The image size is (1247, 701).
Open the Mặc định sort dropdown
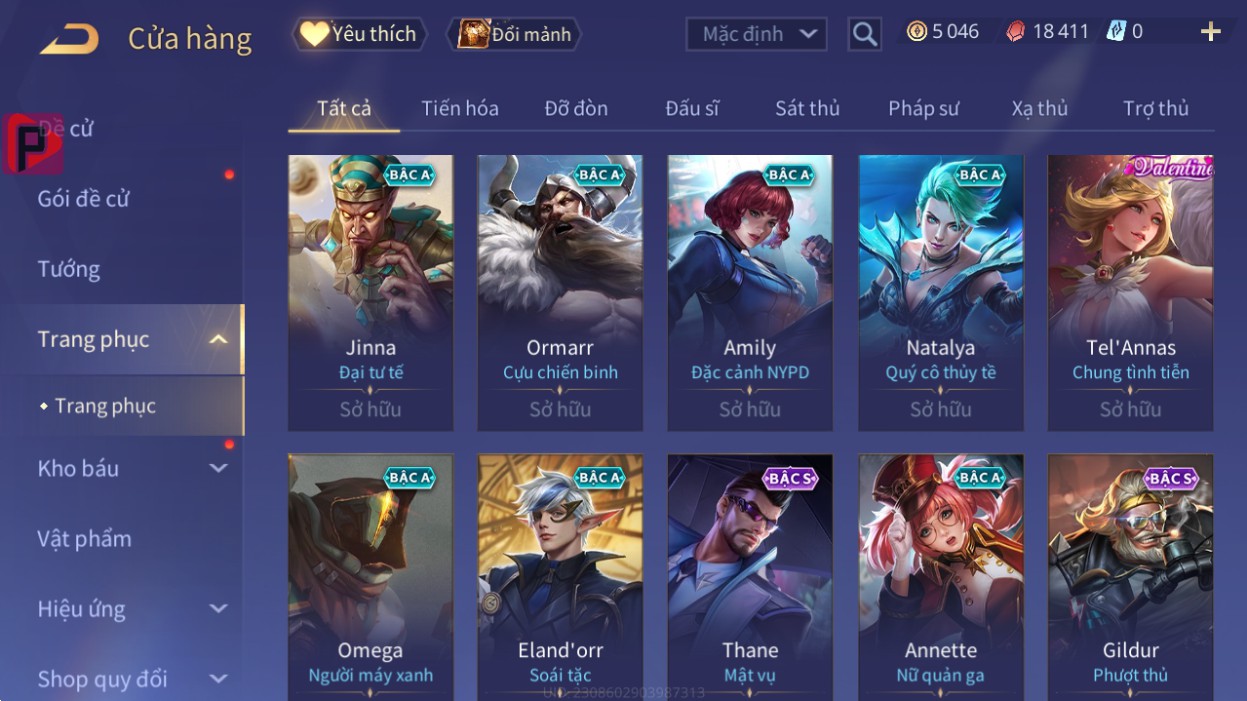(756, 34)
